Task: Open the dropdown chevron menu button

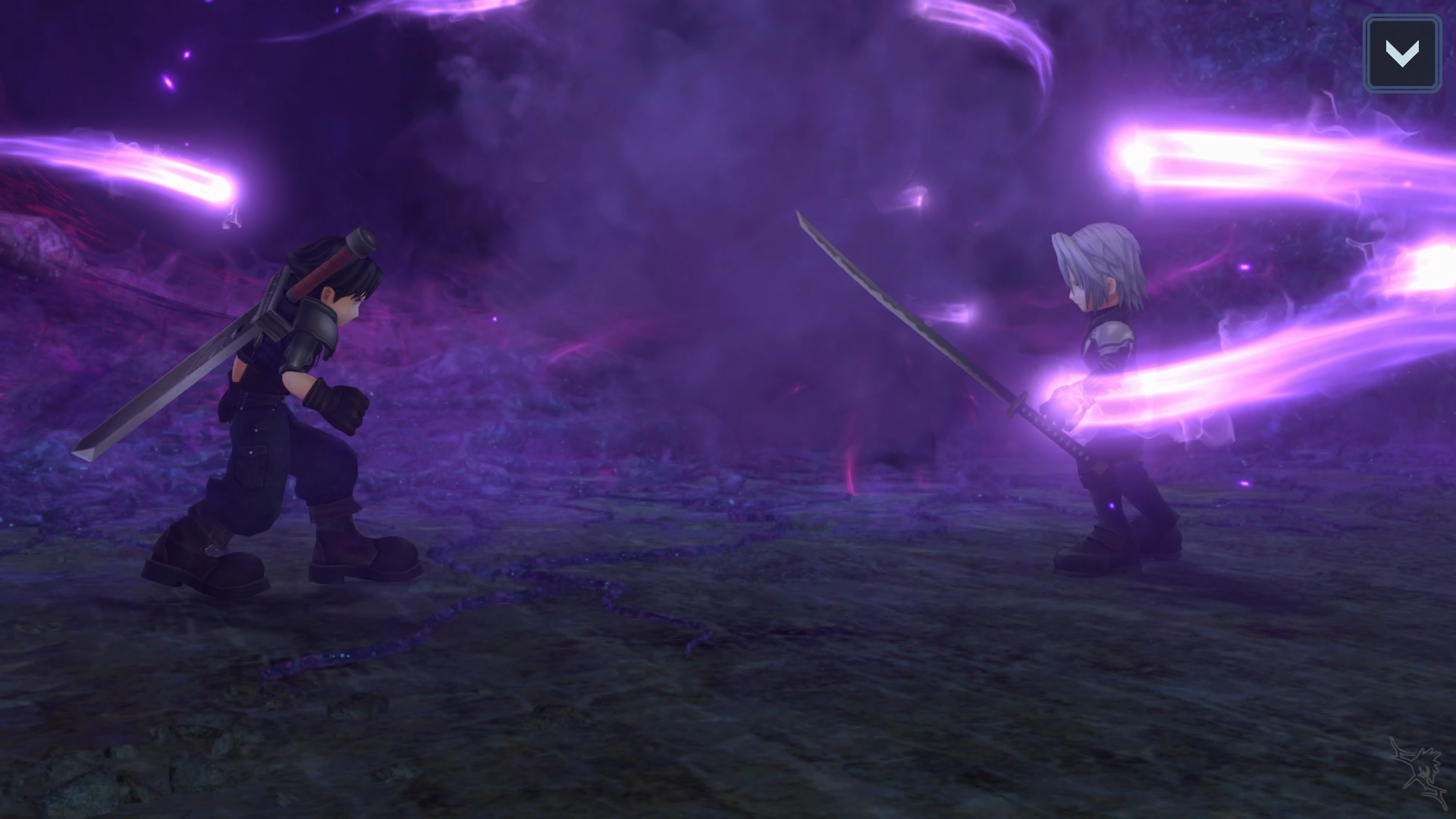Action: [1401, 54]
